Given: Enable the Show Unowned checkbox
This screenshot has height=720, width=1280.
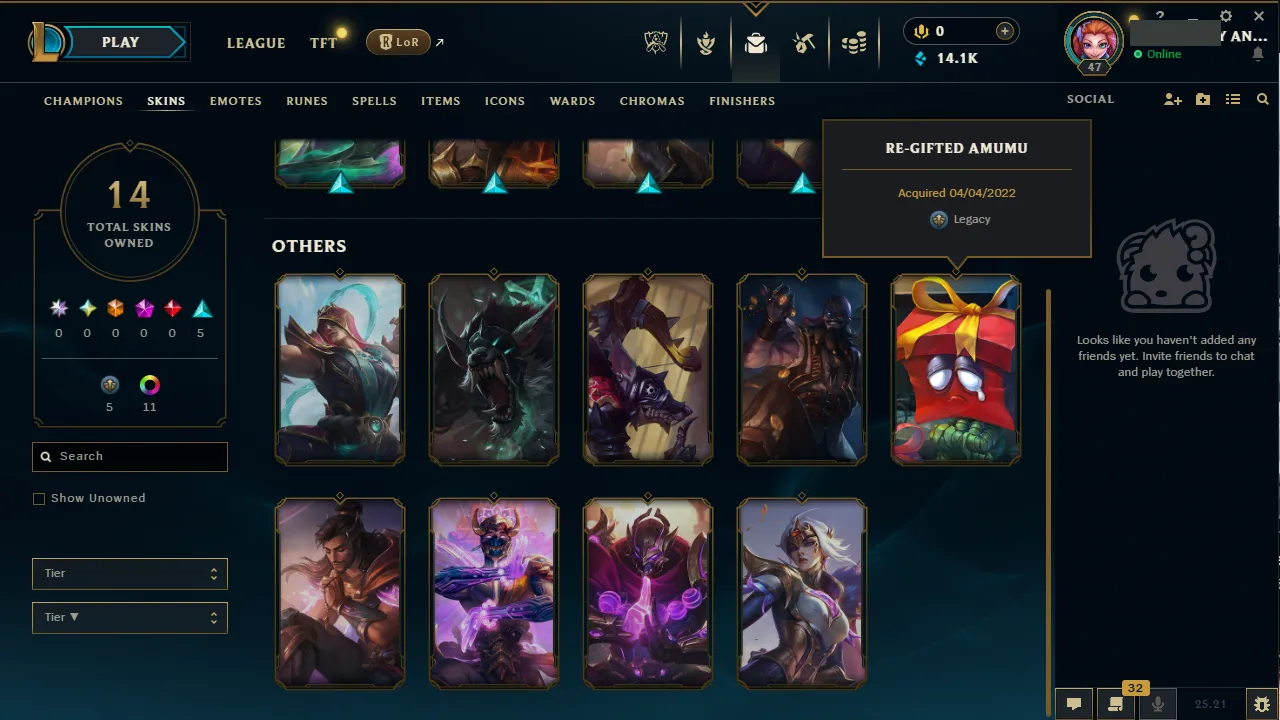Looking at the screenshot, I should click(39, 498).
